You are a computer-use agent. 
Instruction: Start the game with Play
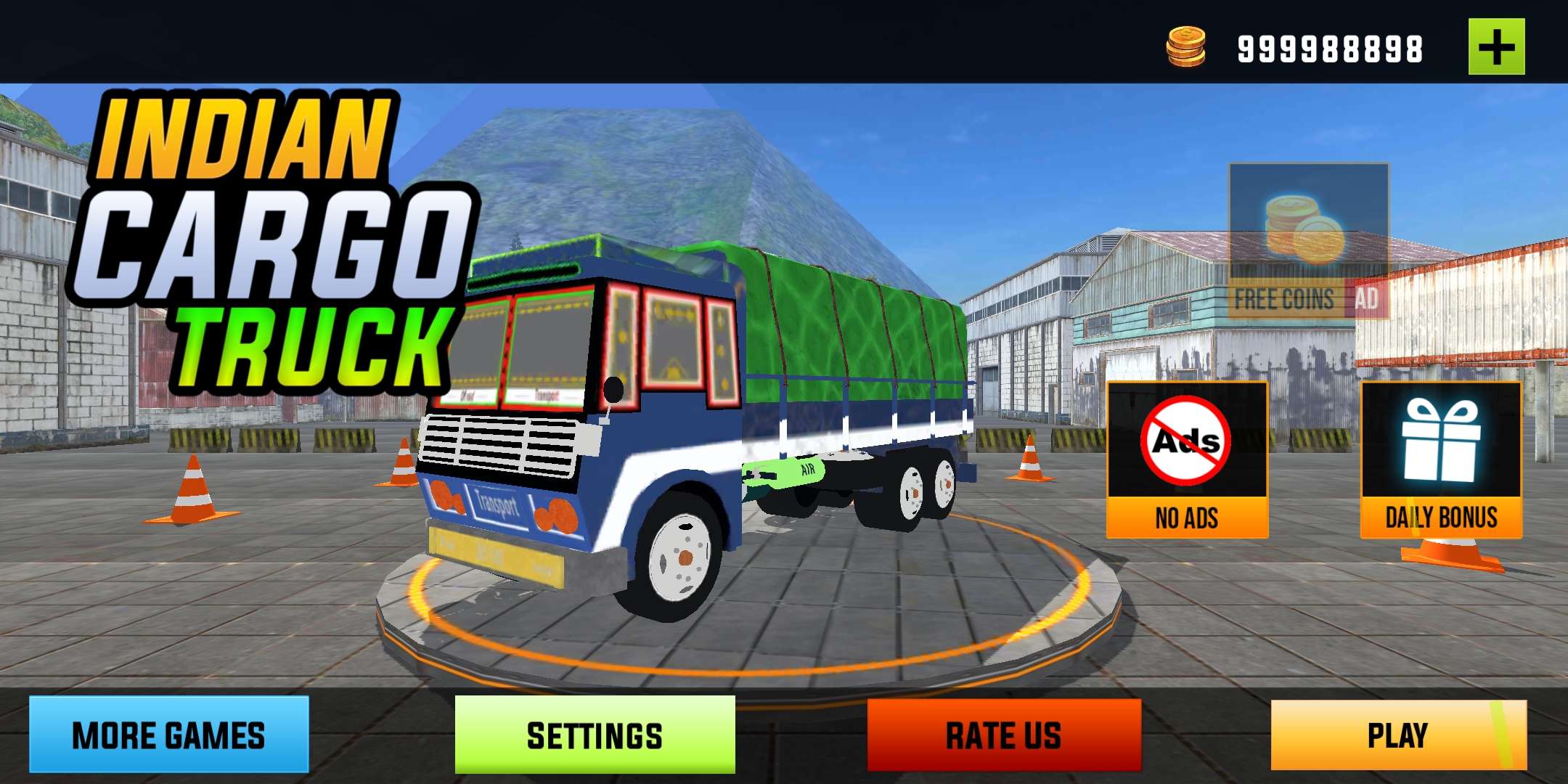pyautogui.click(x=1398, y=735)
